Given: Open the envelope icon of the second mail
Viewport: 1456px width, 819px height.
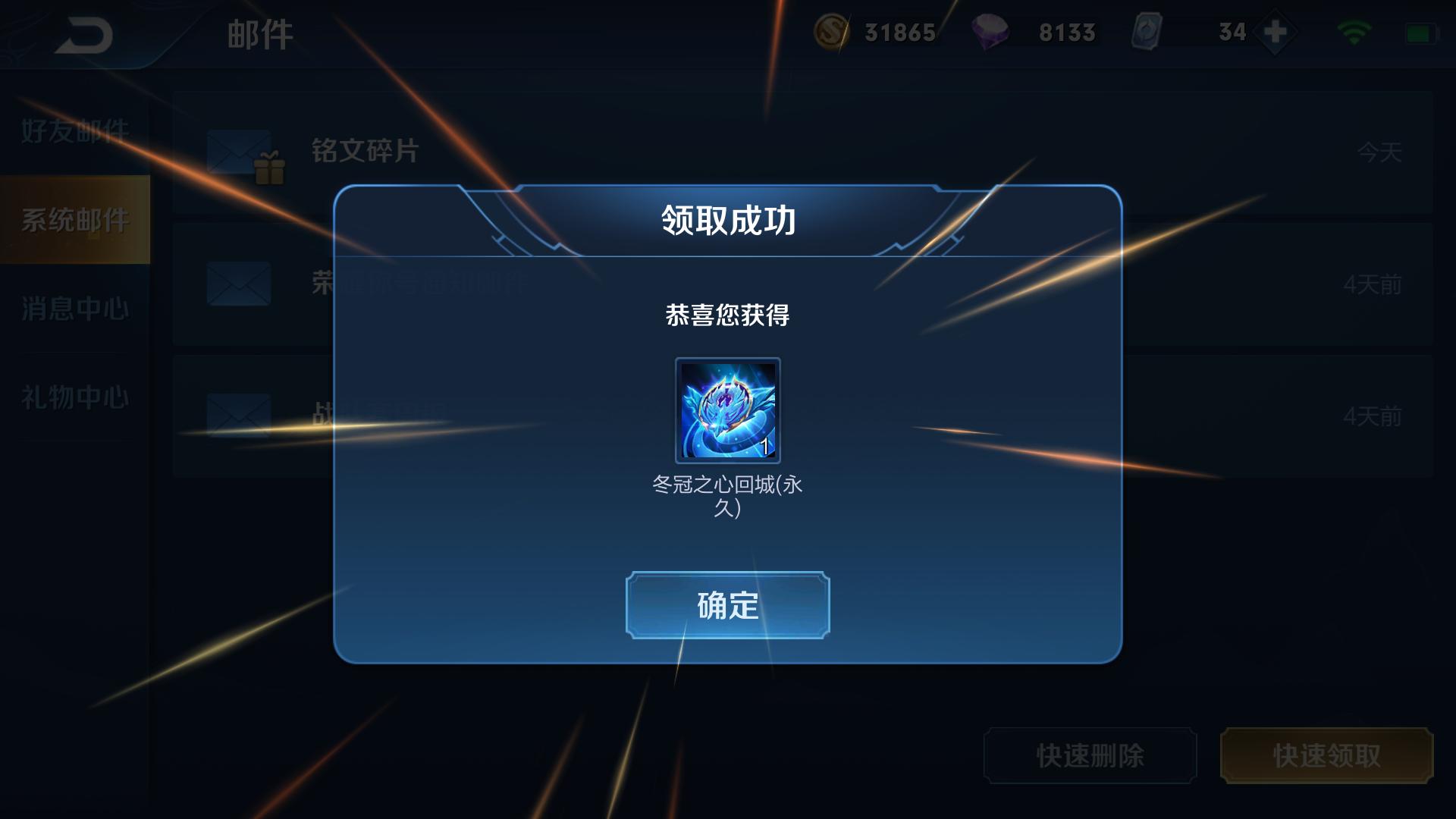Looking at the screenshot, I should tap(239, 283).
